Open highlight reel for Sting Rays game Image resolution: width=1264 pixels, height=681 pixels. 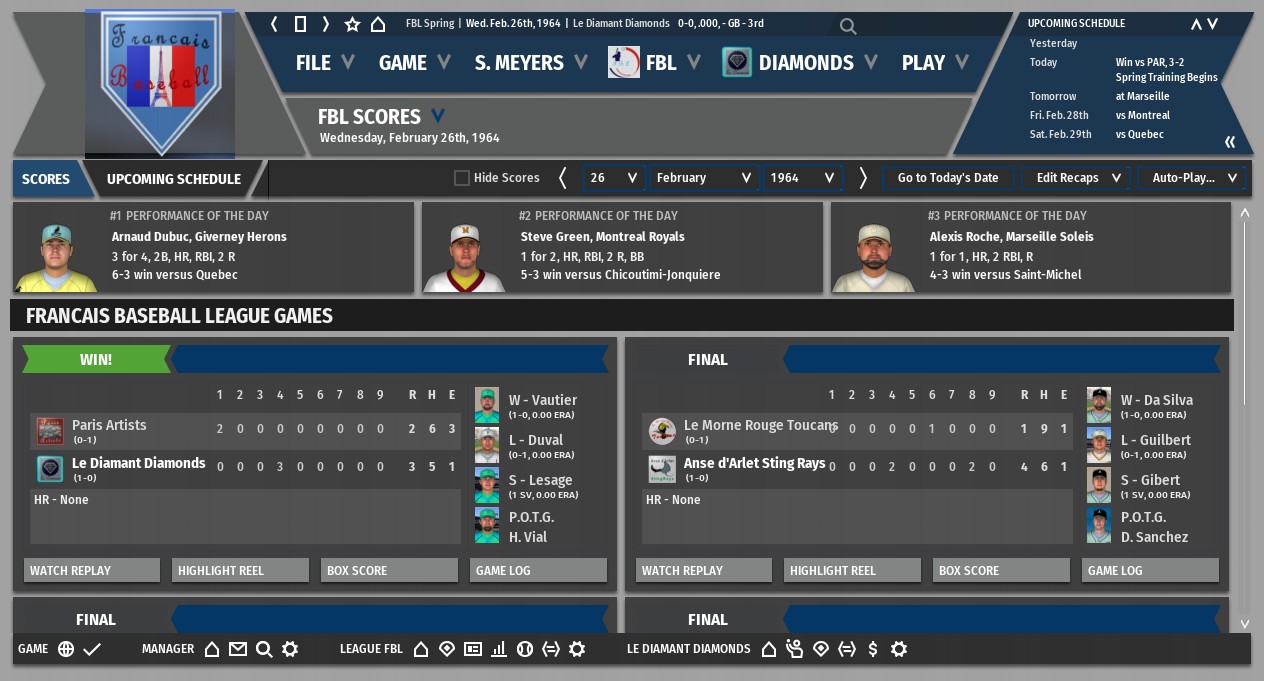(852, 570)
